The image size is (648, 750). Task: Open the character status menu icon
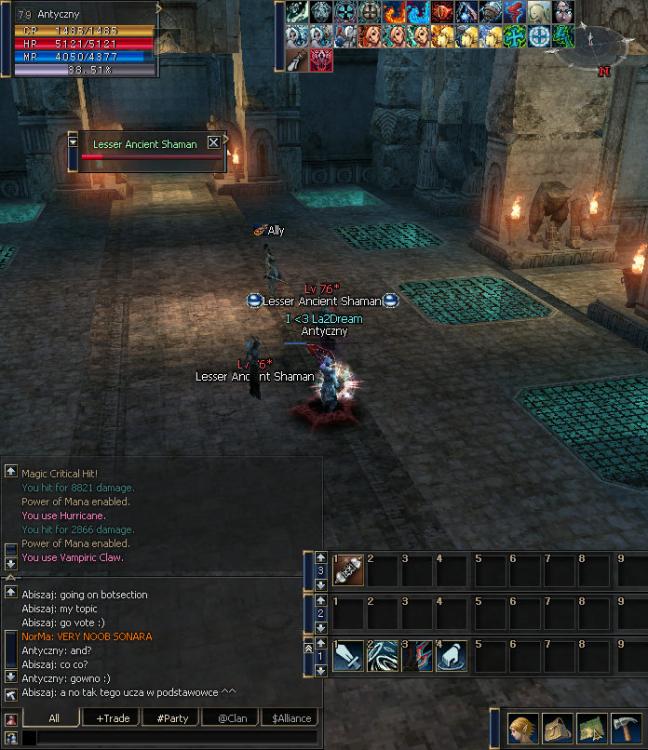pos(523,728)
